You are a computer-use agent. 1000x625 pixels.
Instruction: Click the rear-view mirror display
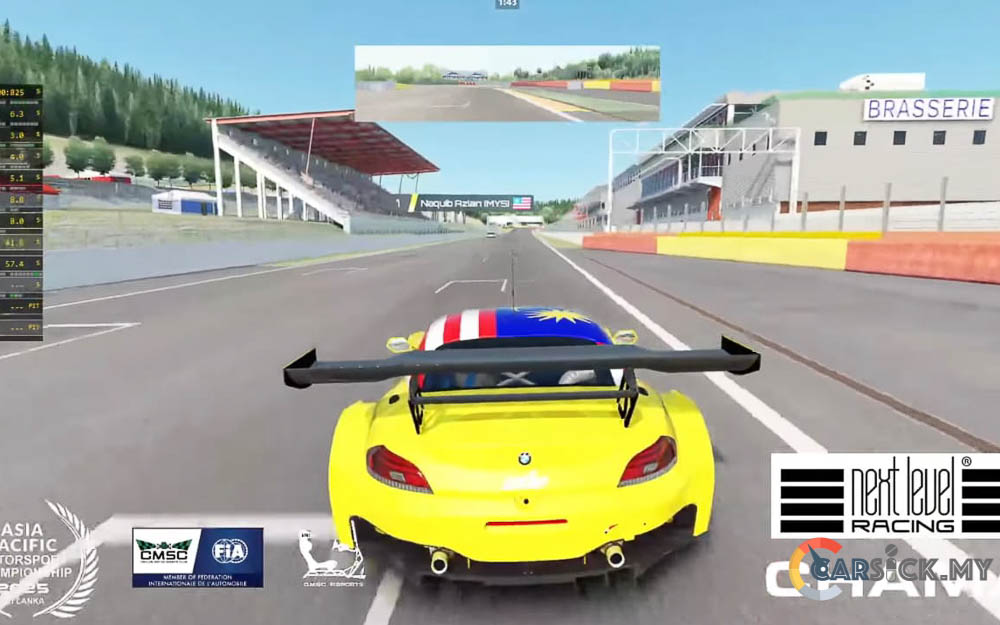[507, 83]
